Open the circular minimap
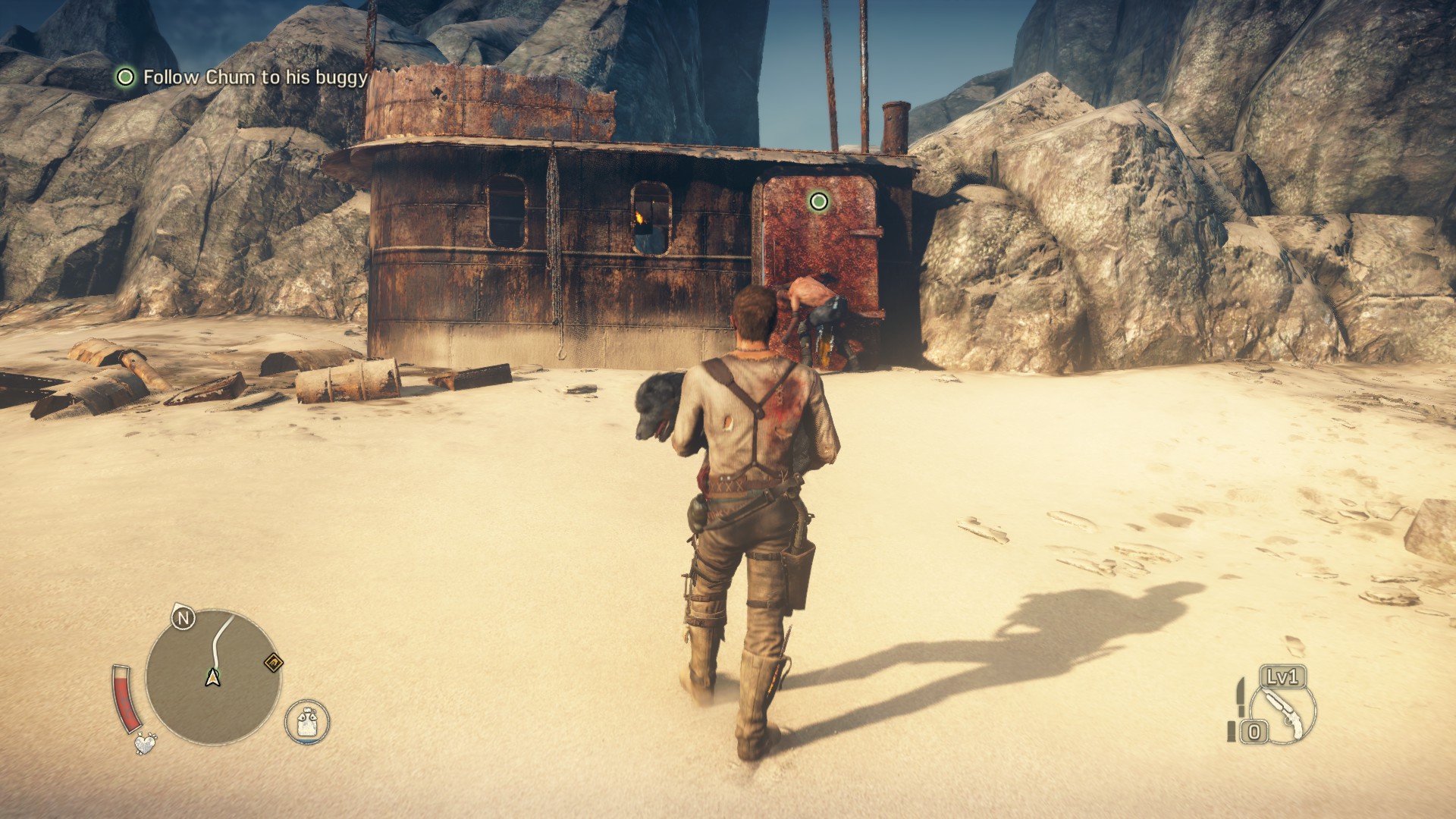This screenshot has width=1456, height=819. coord(213,676)
